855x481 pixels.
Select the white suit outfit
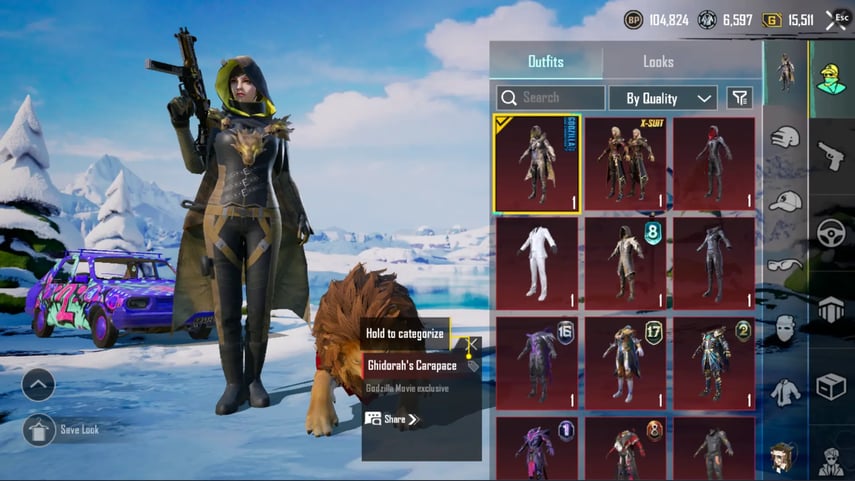(x=536, y=262)
